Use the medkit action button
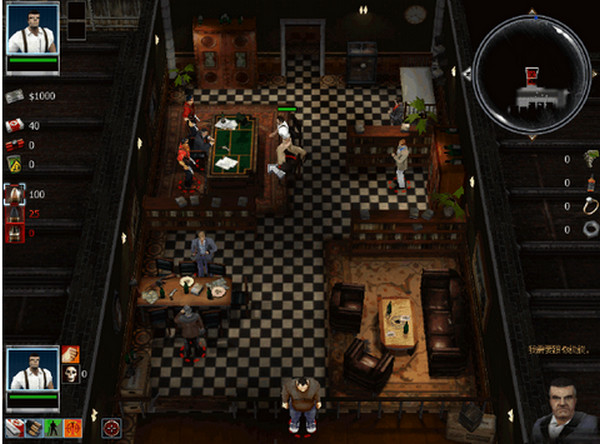 14,427
